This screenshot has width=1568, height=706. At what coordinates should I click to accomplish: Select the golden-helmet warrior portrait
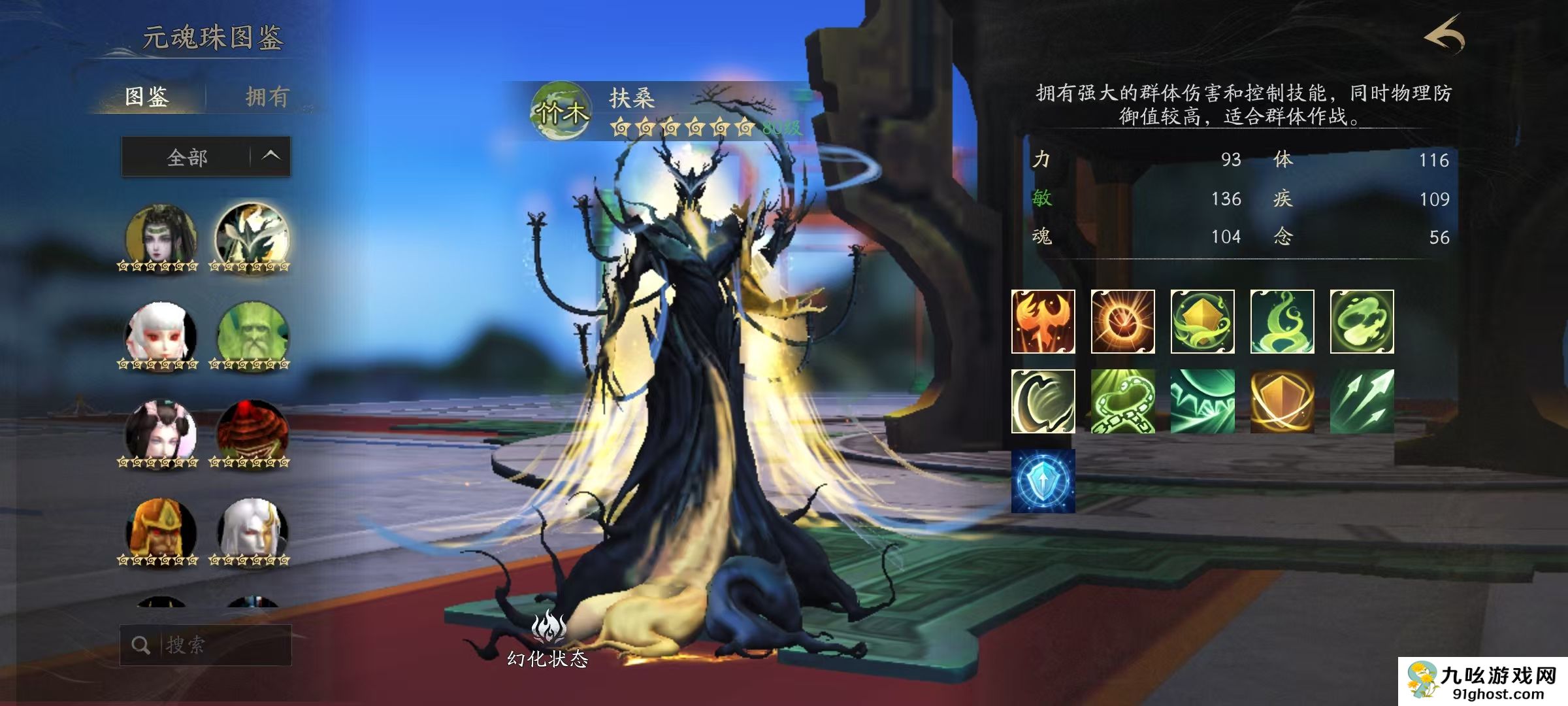tap(160, 531)
